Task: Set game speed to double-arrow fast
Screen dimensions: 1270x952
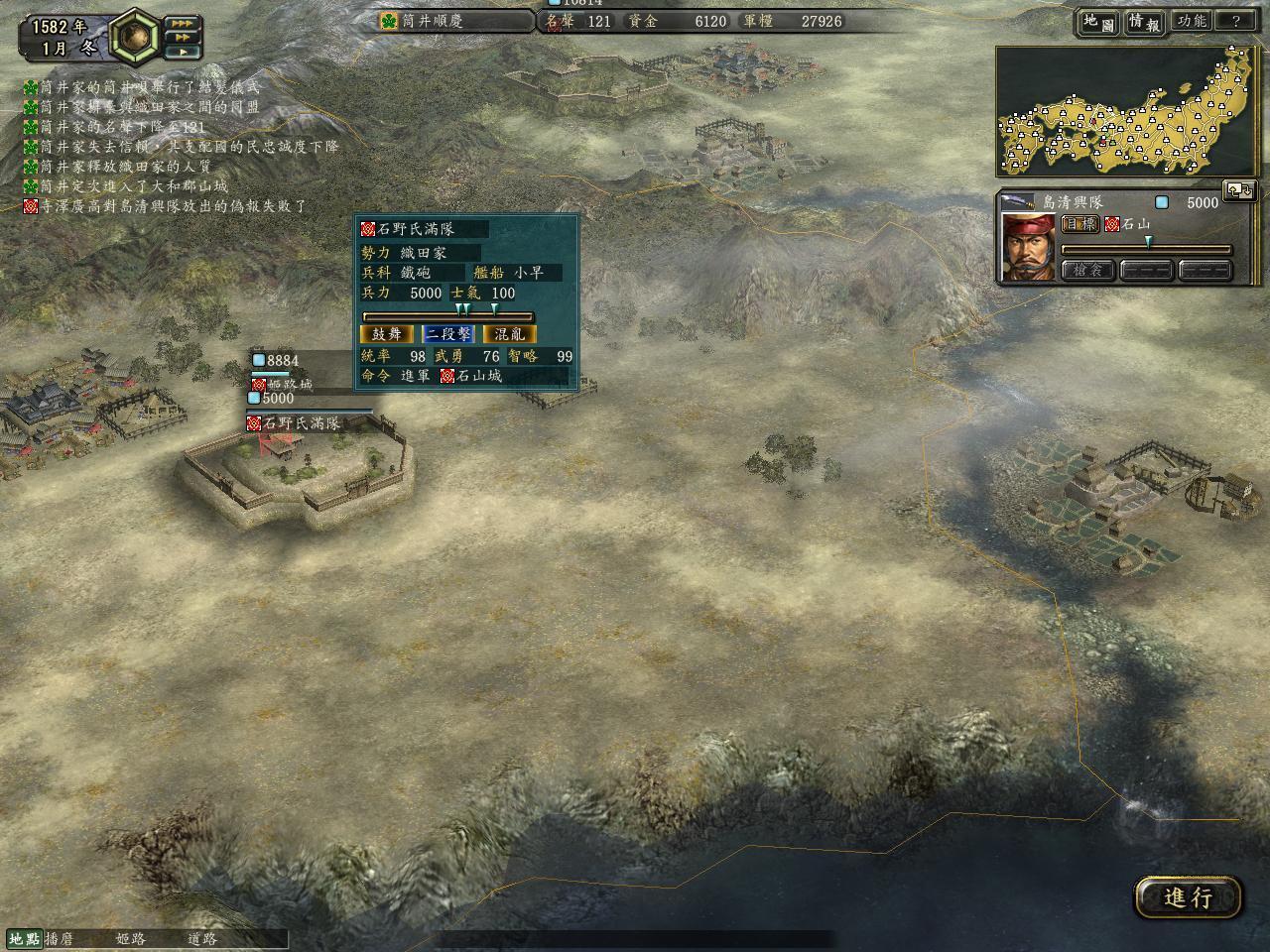Action: click(182, 37)
